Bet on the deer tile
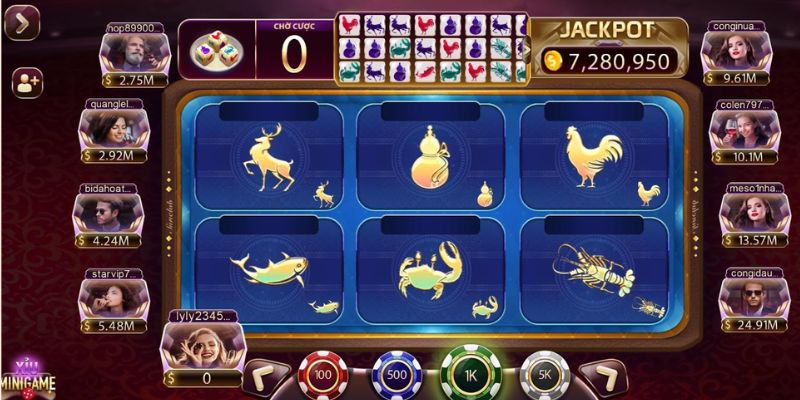 pos(269,155)
